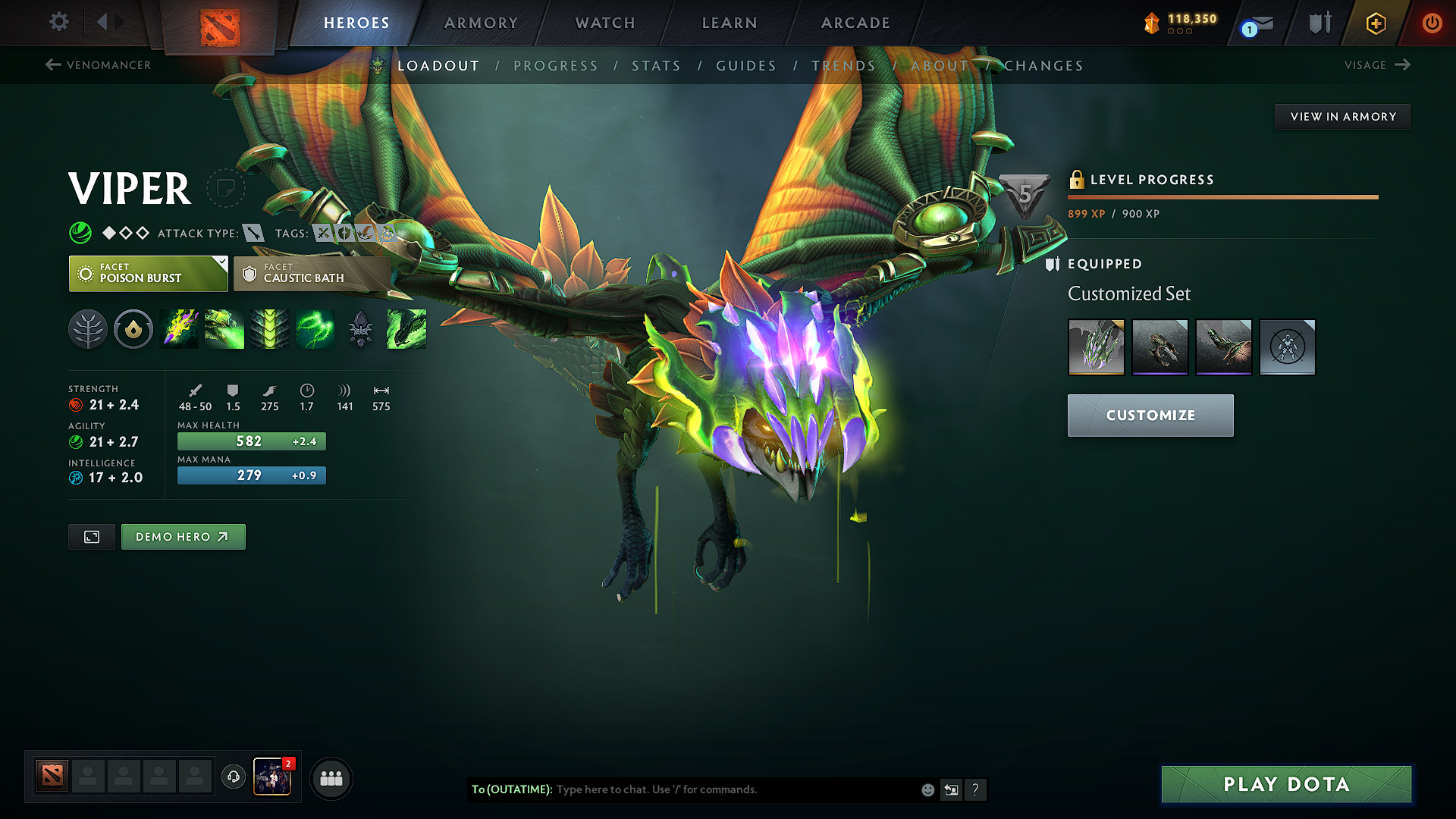The height and width of the screenshot is (819, 1456).
Task: Inspect the Nethertoxin ability icon
Action: (224, 329)
